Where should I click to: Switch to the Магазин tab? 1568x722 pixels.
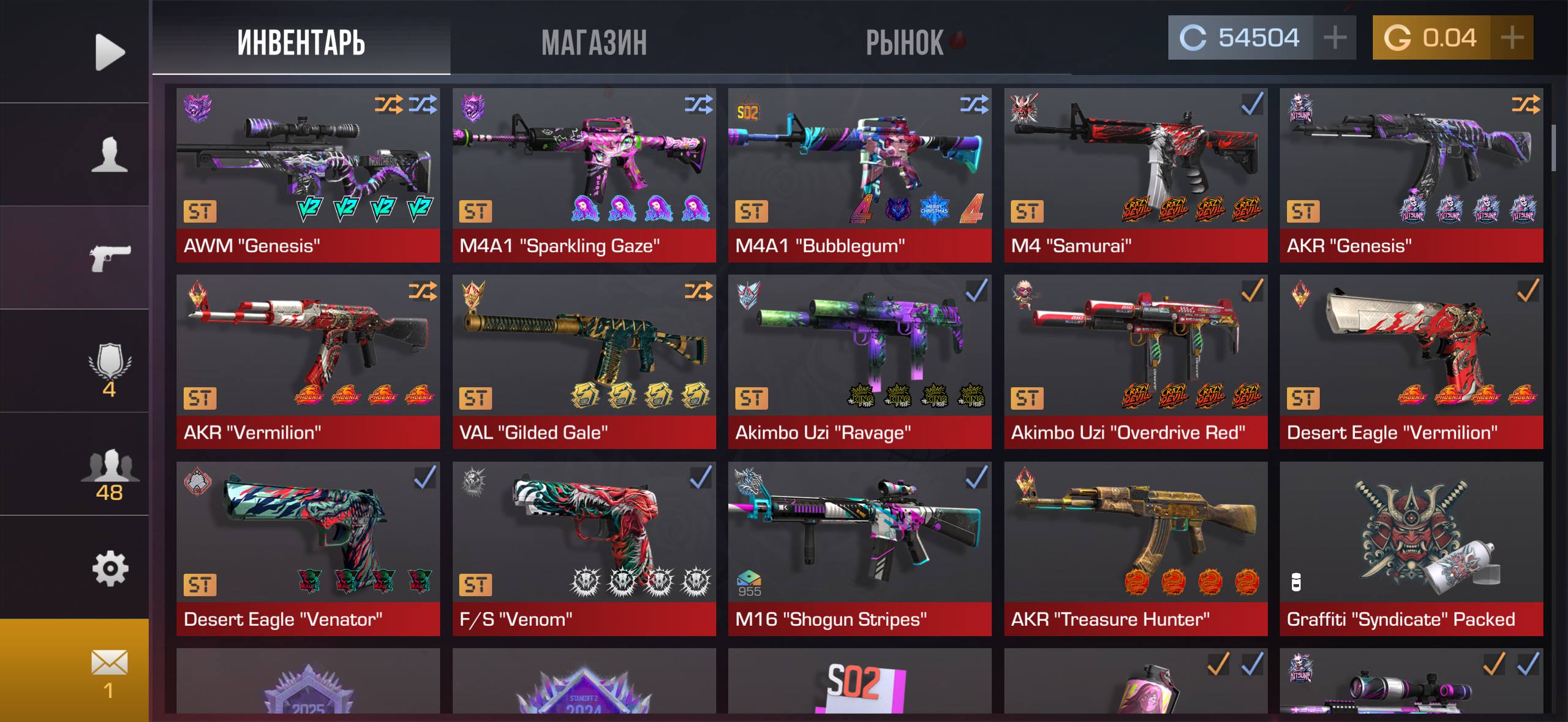point(594,43)
